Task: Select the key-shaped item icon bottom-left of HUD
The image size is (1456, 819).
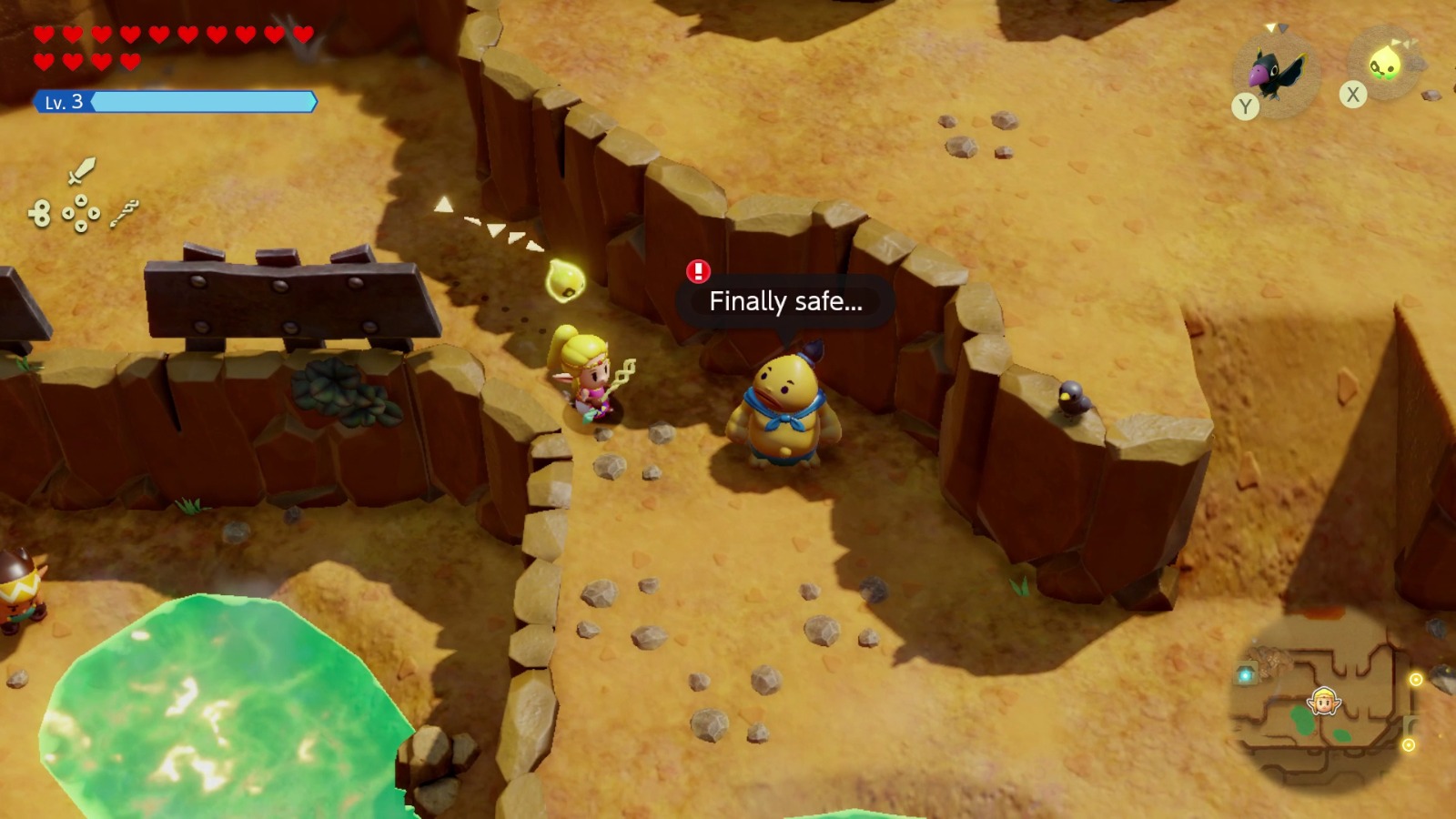Action: pos(38,212)
